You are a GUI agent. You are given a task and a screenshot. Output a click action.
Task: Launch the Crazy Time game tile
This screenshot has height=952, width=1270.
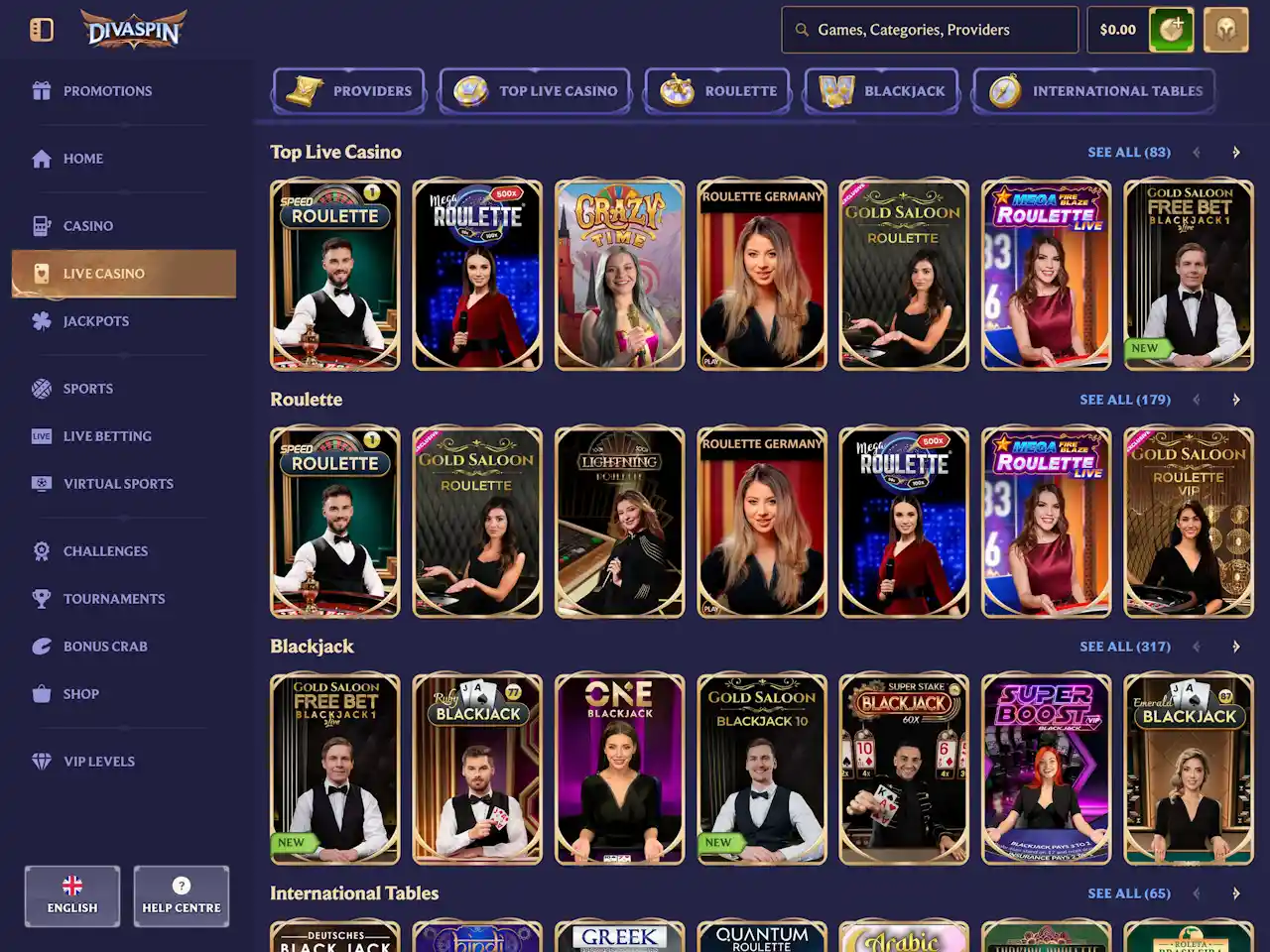(x=620, y=276)
